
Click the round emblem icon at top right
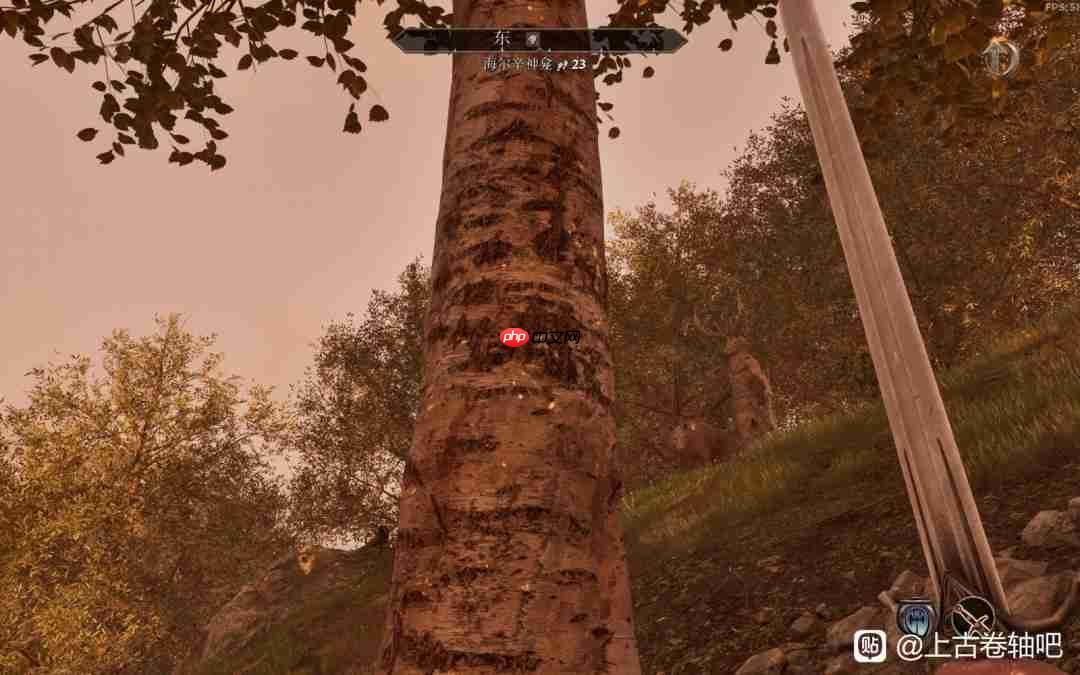pos(1000,58)
